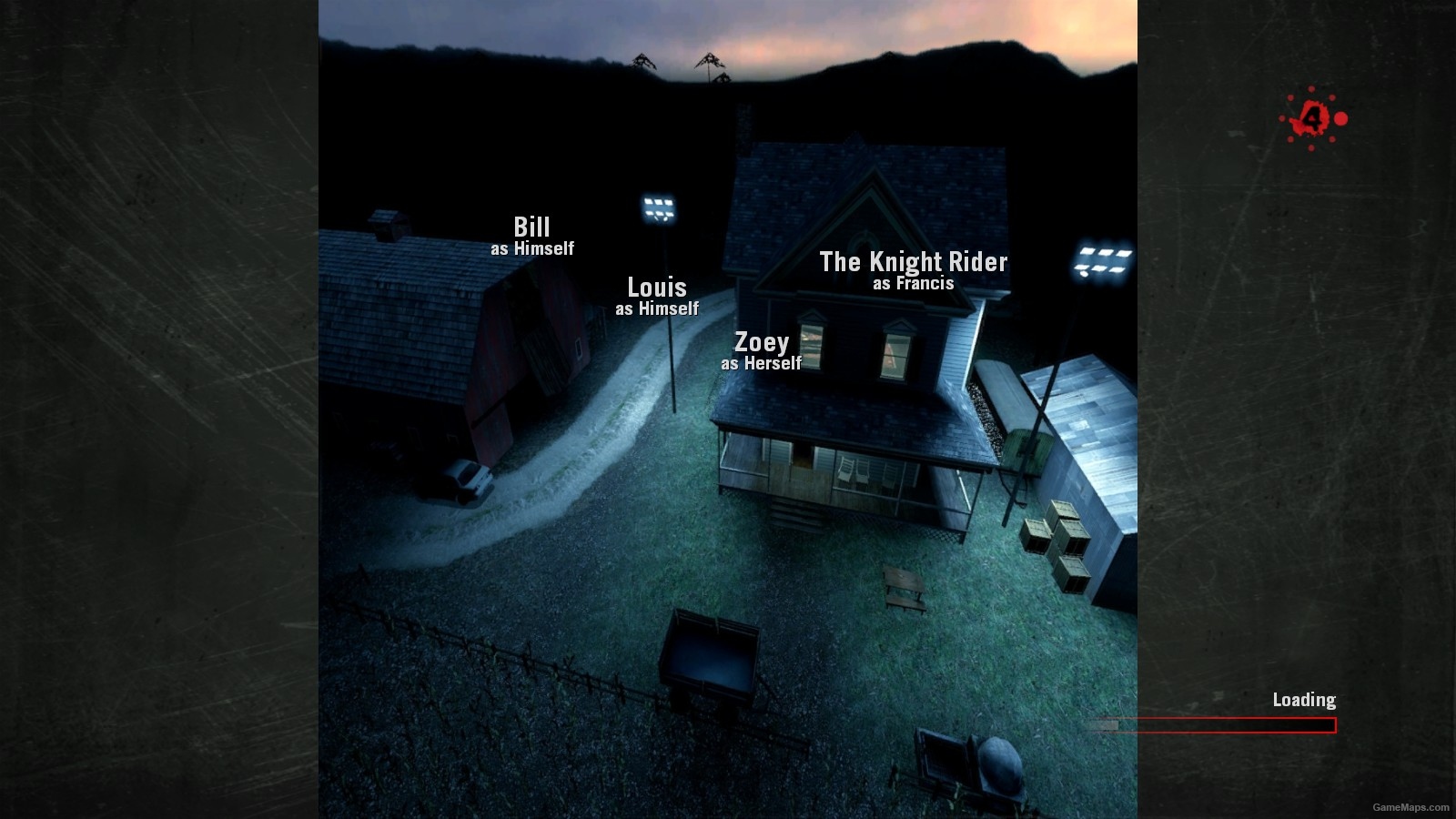Screen dimensions: 1456x819
Task: Select the 'Louis as Himself' credit text
Action: point(657,297)
